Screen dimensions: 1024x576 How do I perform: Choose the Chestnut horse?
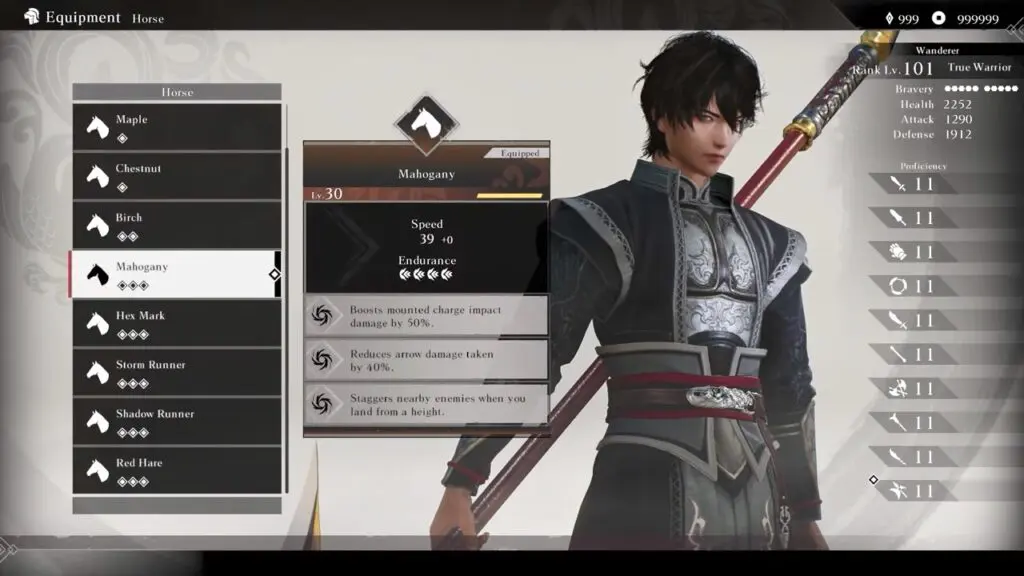click(x=176, y=176)
